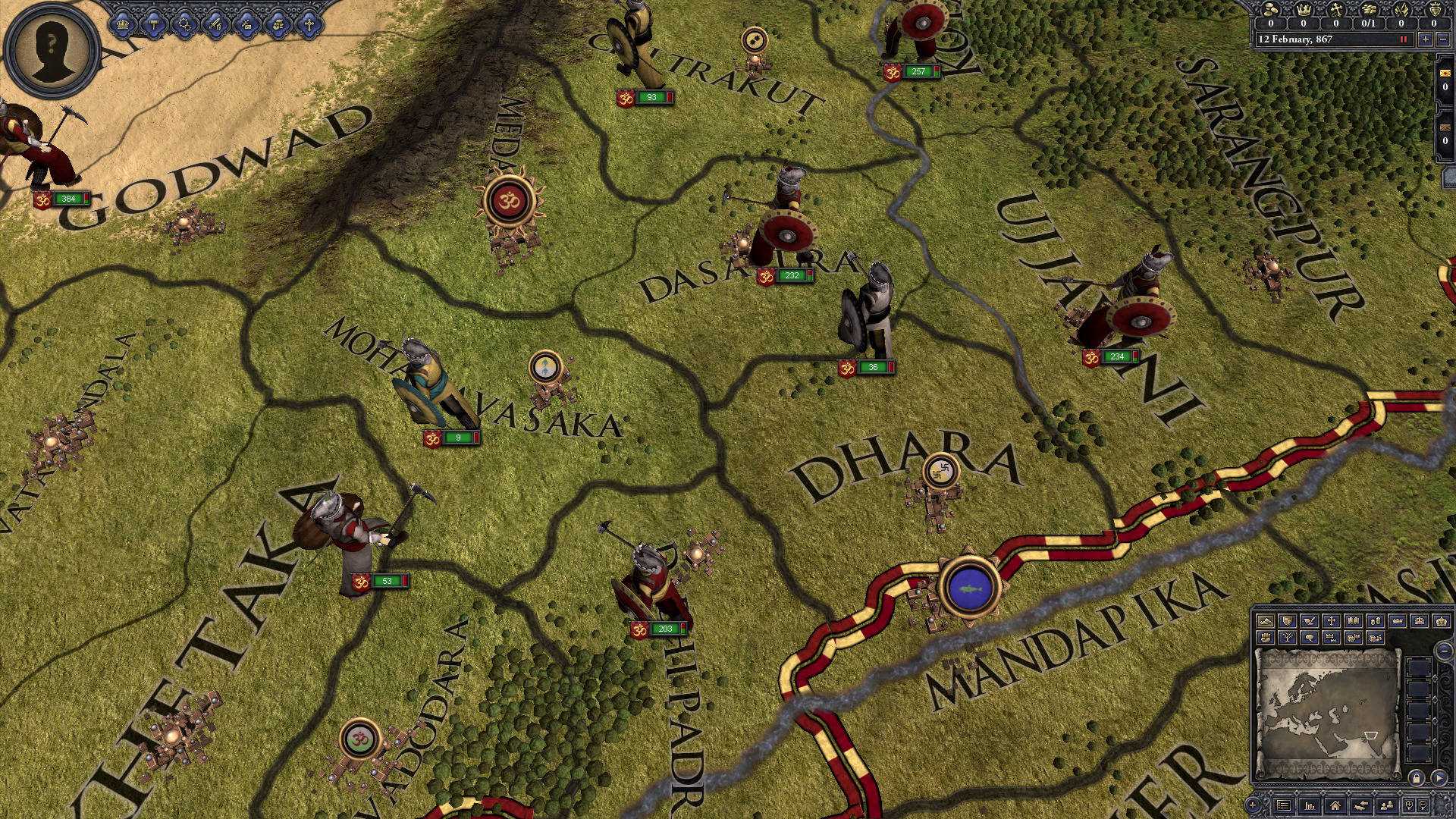Open the Intrigue screen
The image size is (1456, 819).
[246, 25]
